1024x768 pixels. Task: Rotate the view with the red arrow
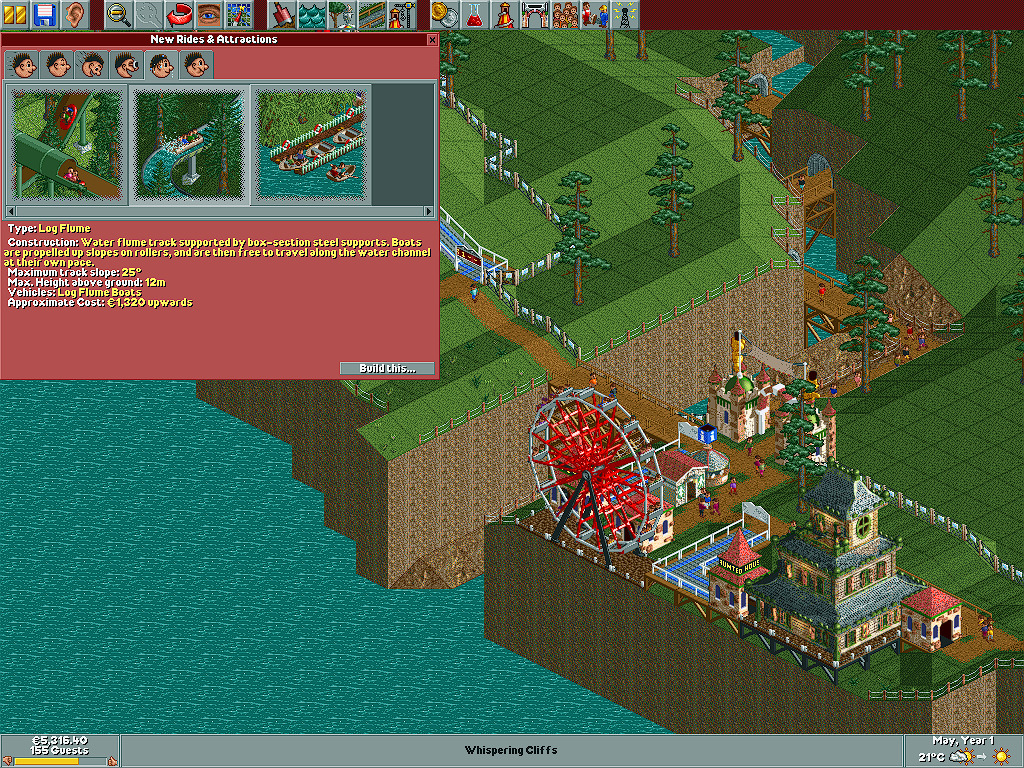[179, 15]
